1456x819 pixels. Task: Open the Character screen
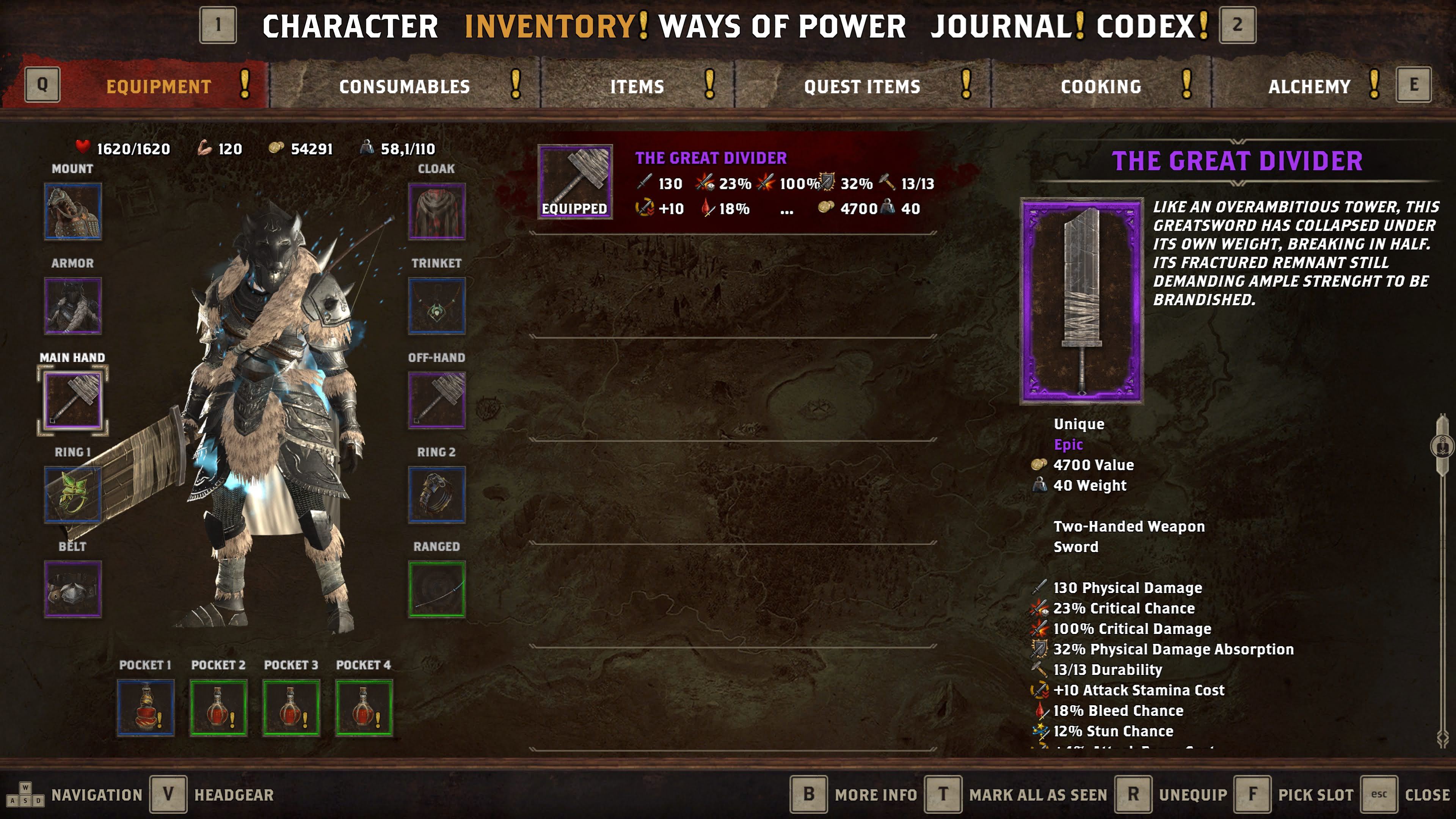[x=350, y=27]
